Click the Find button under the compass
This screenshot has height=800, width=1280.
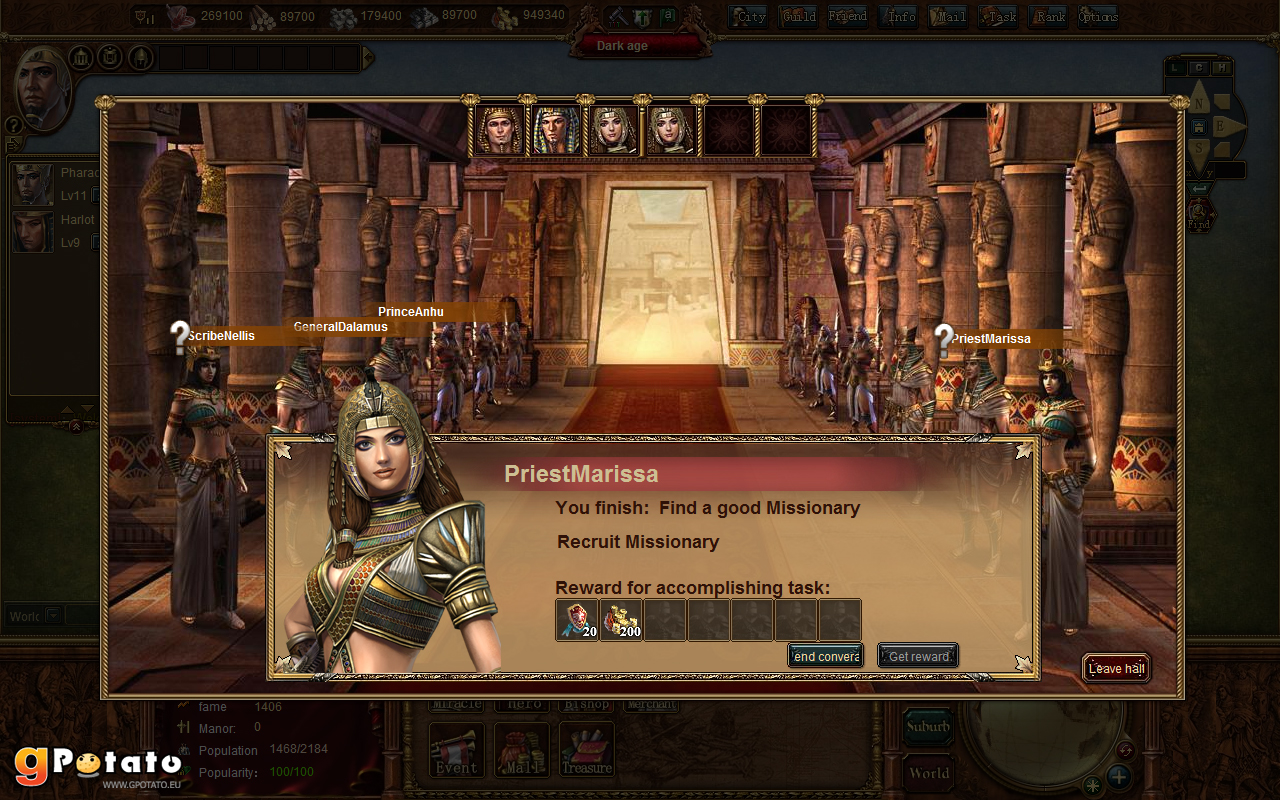(1200, 215)
